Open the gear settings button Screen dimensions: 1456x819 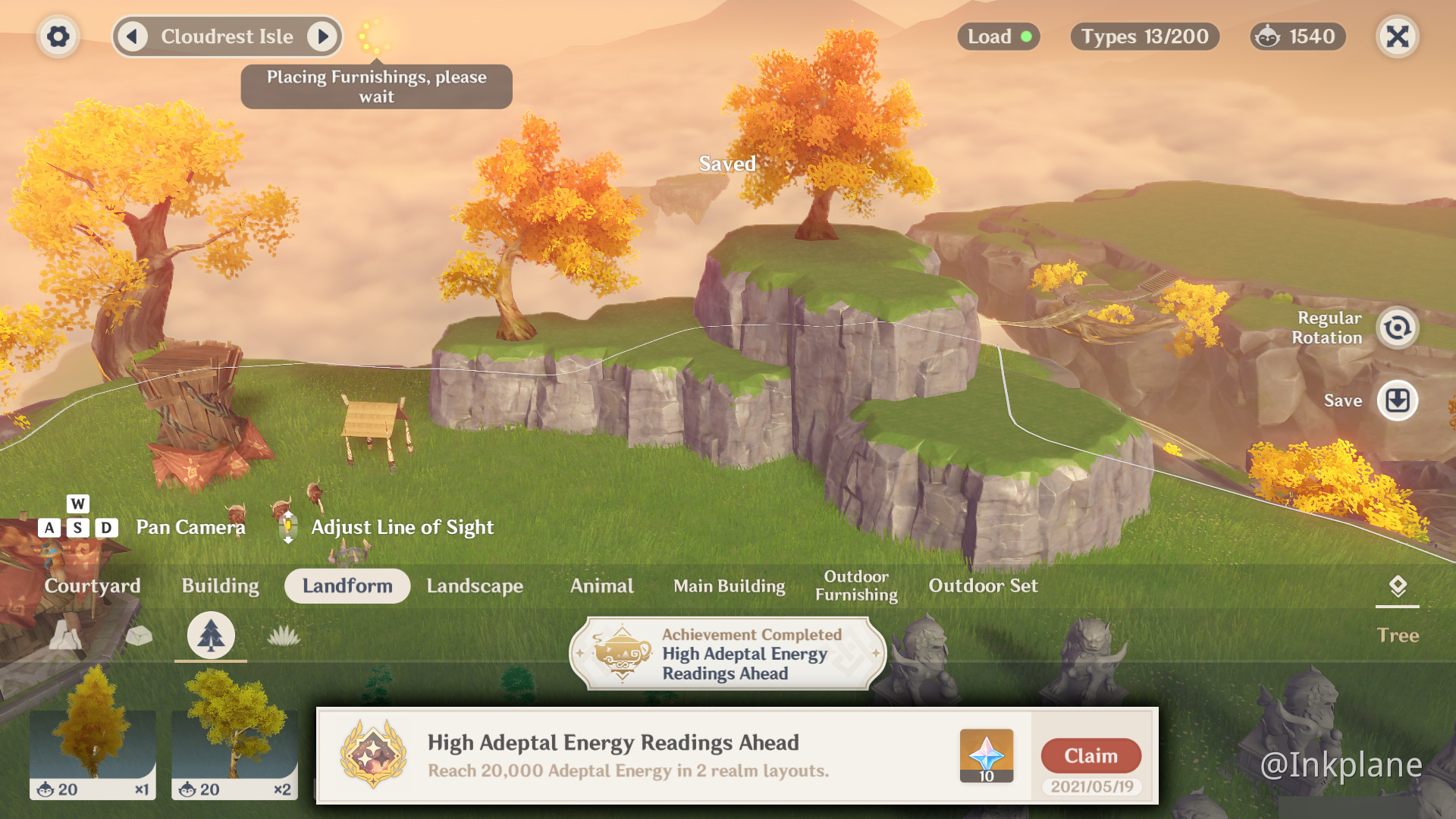tap(58, 36)
